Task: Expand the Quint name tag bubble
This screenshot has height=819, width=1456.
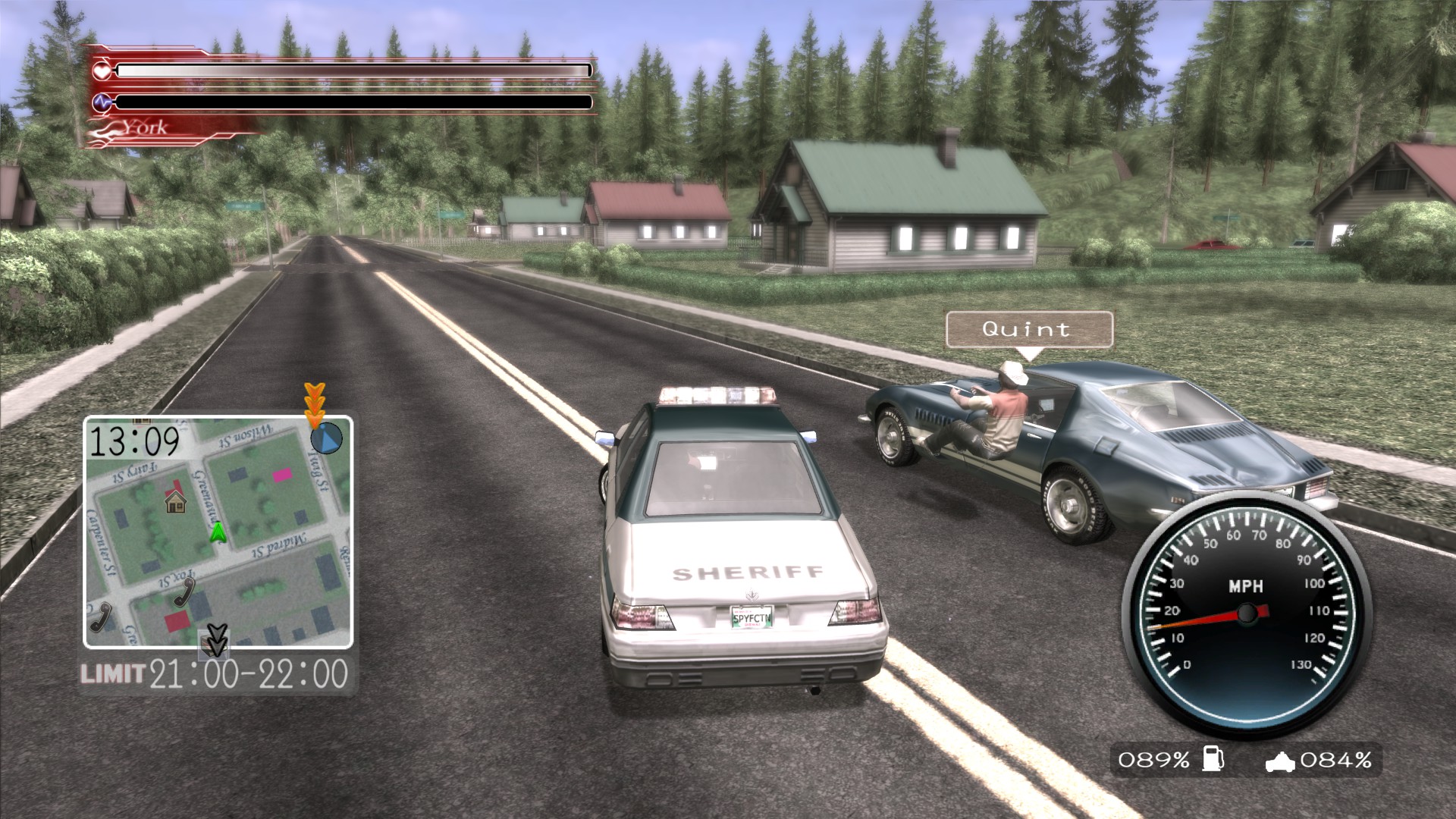Action: [1028, 329]
